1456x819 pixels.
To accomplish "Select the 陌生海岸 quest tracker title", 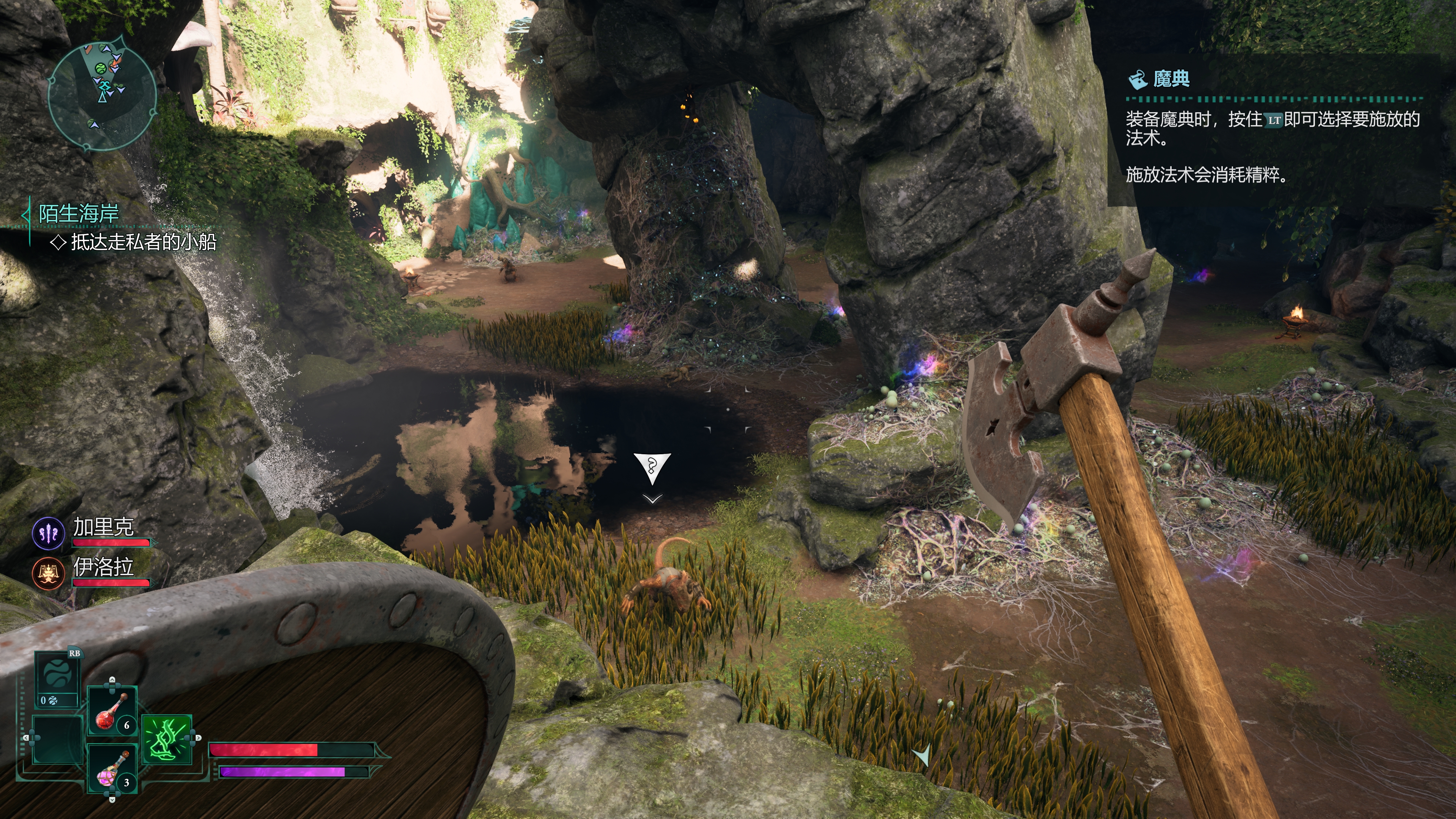I will pyautogui.click(x=78, y=213).
